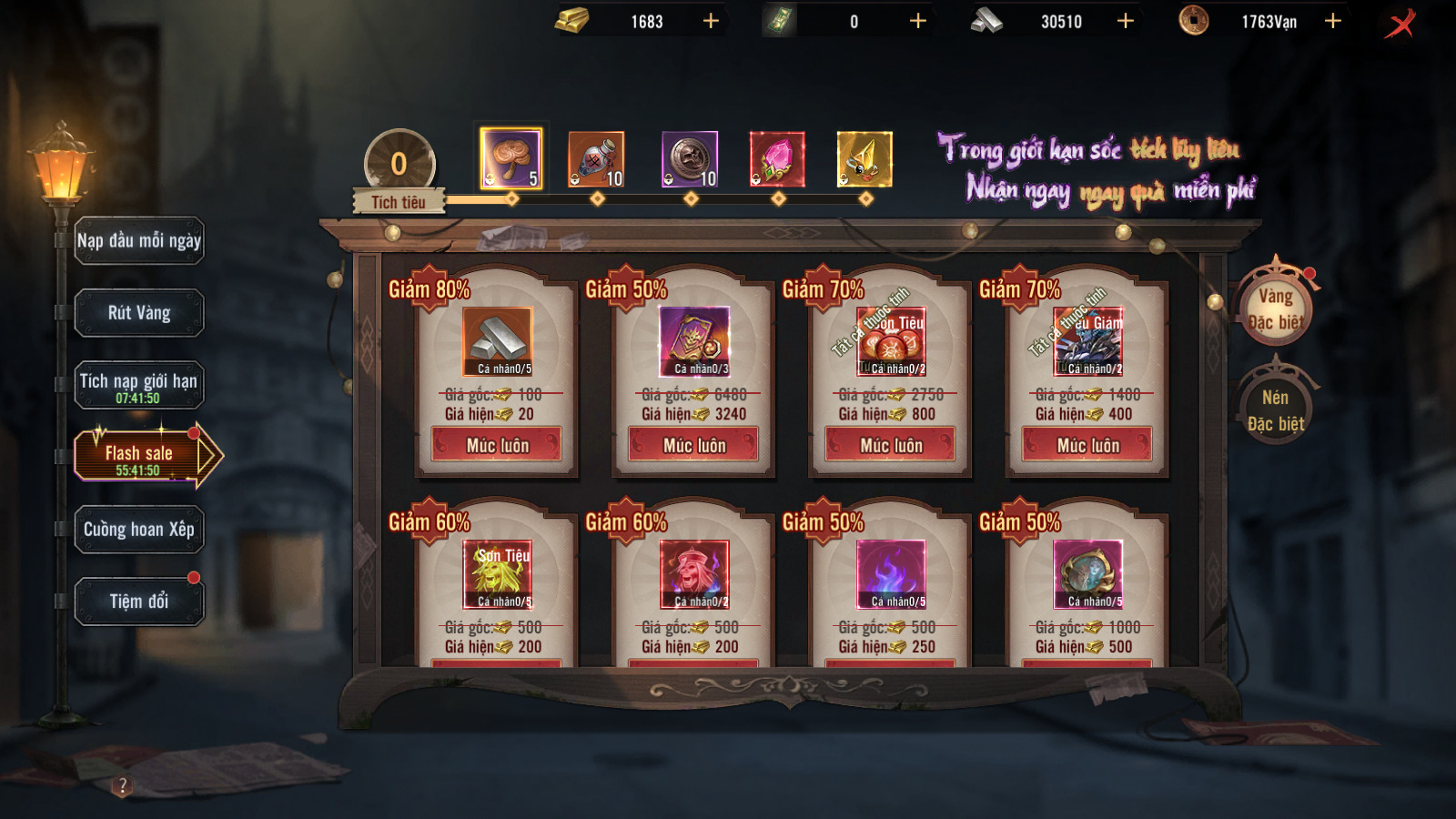
Task: Switch to Nén Đặc biệt tab
Action: pos(1276,410)
